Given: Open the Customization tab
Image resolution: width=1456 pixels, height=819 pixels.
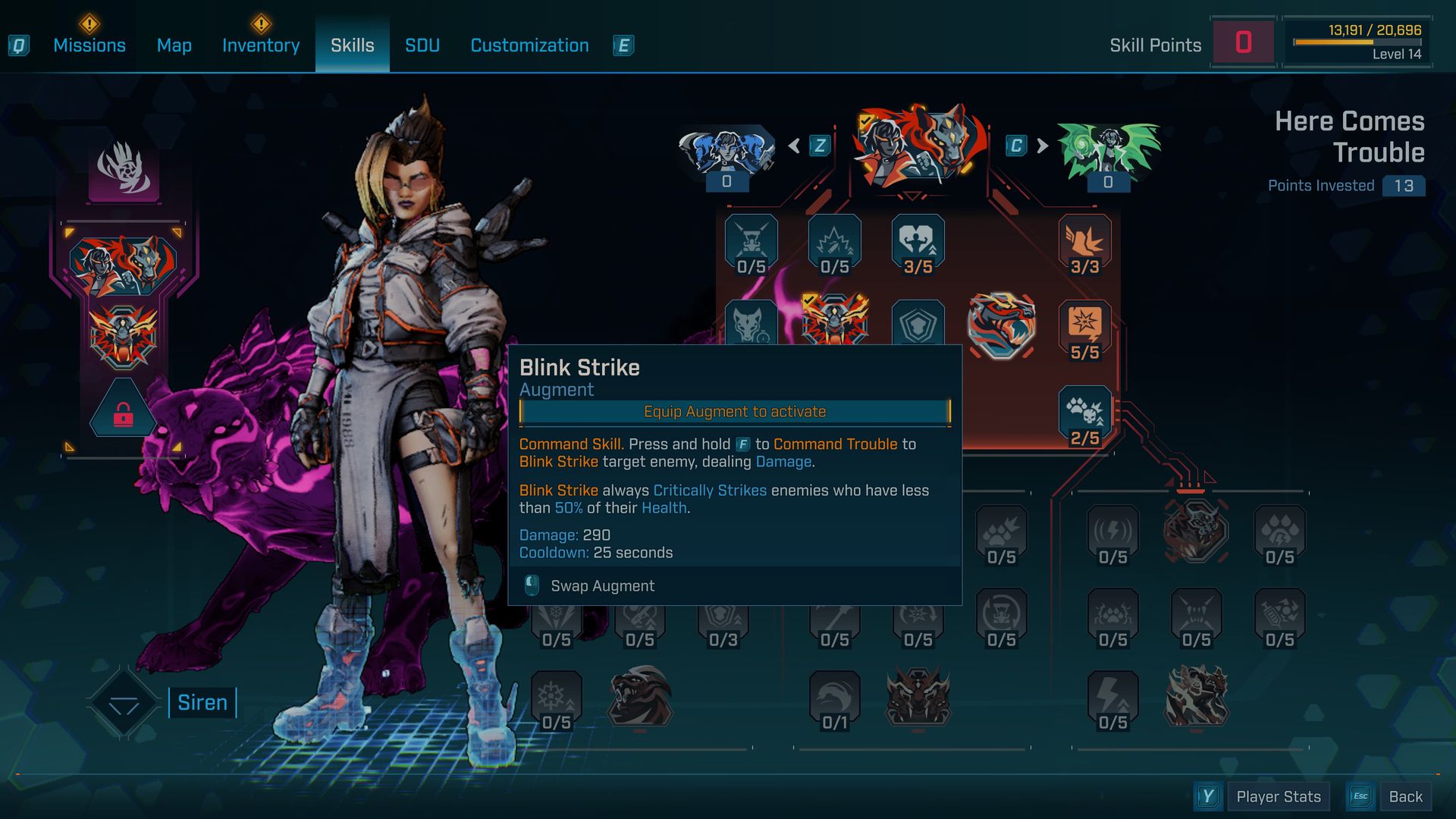Looking at the screenshot, I should click(x=529, y=45).
